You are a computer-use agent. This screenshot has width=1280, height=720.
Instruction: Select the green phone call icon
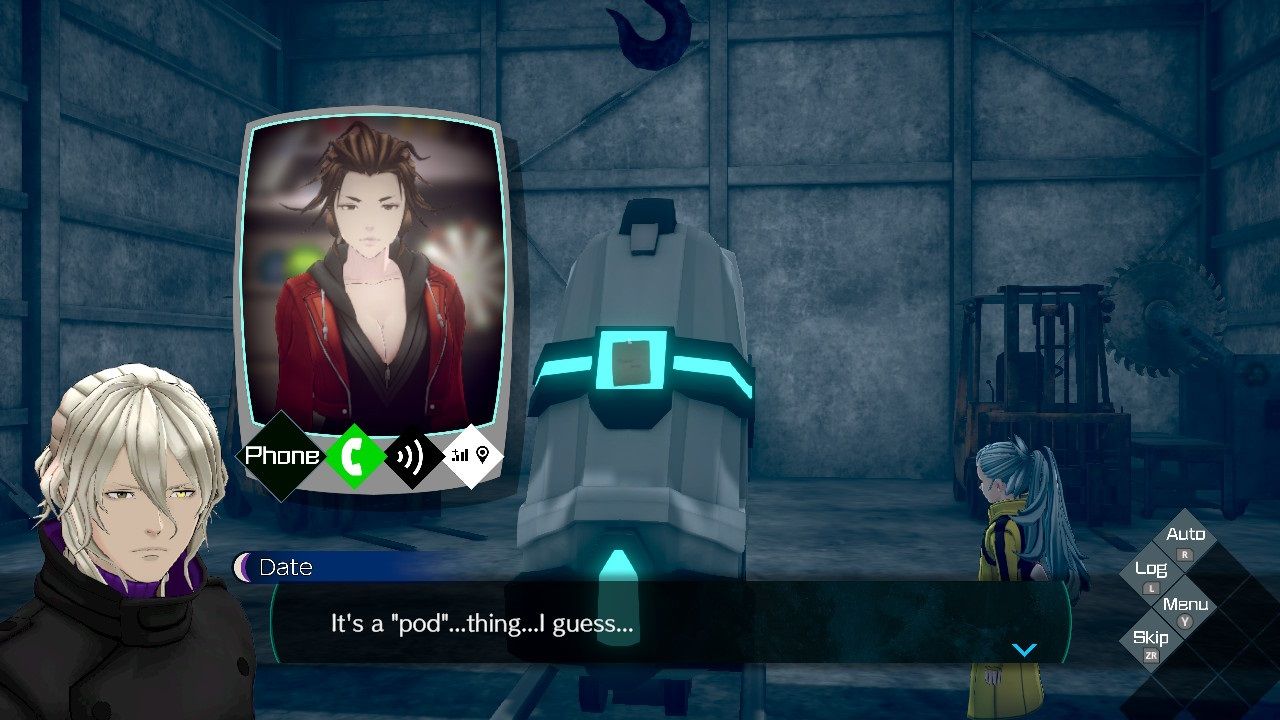(x=356, y=456)
